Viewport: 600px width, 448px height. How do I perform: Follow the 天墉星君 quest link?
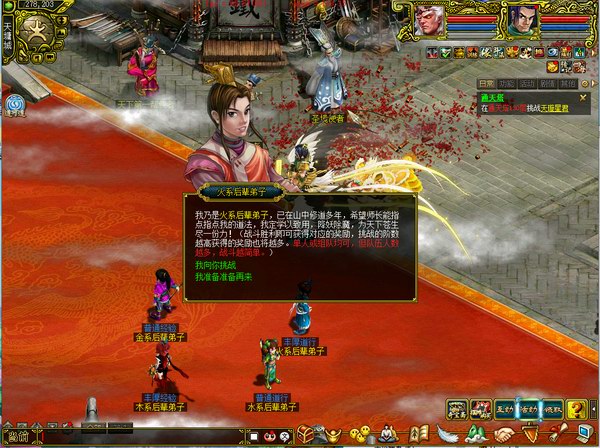[x=554, y=107]
